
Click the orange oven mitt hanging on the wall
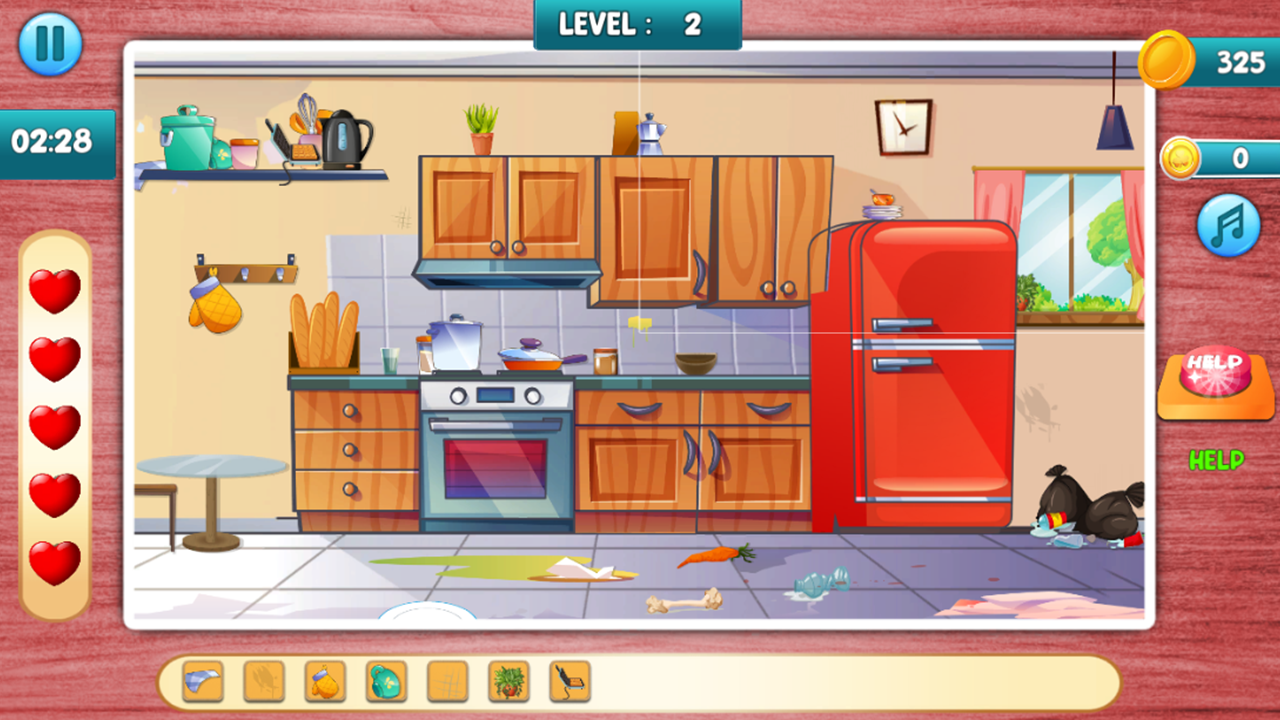pos(216,307)
